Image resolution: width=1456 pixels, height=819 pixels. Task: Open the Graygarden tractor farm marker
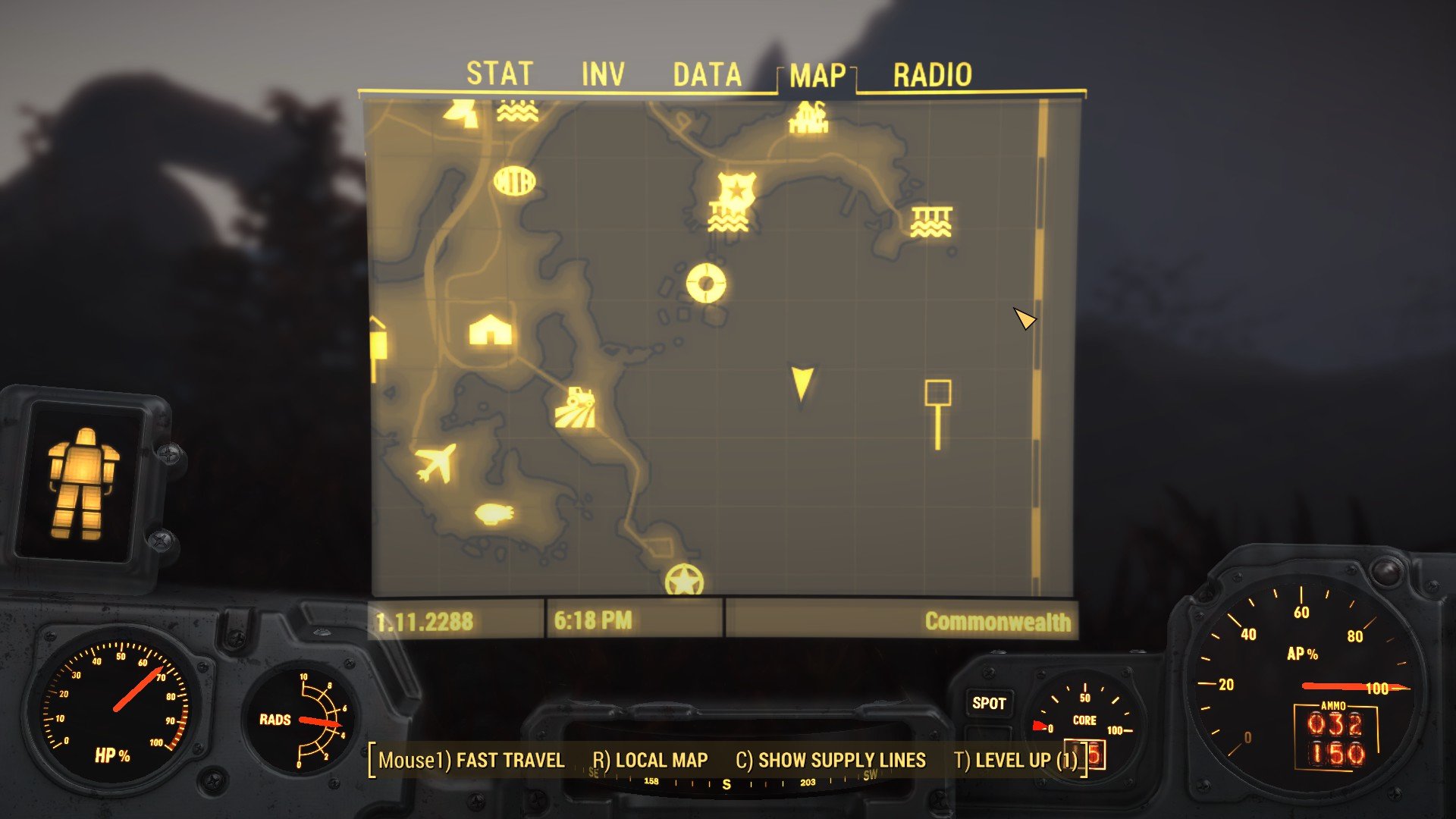click(576, 406)
